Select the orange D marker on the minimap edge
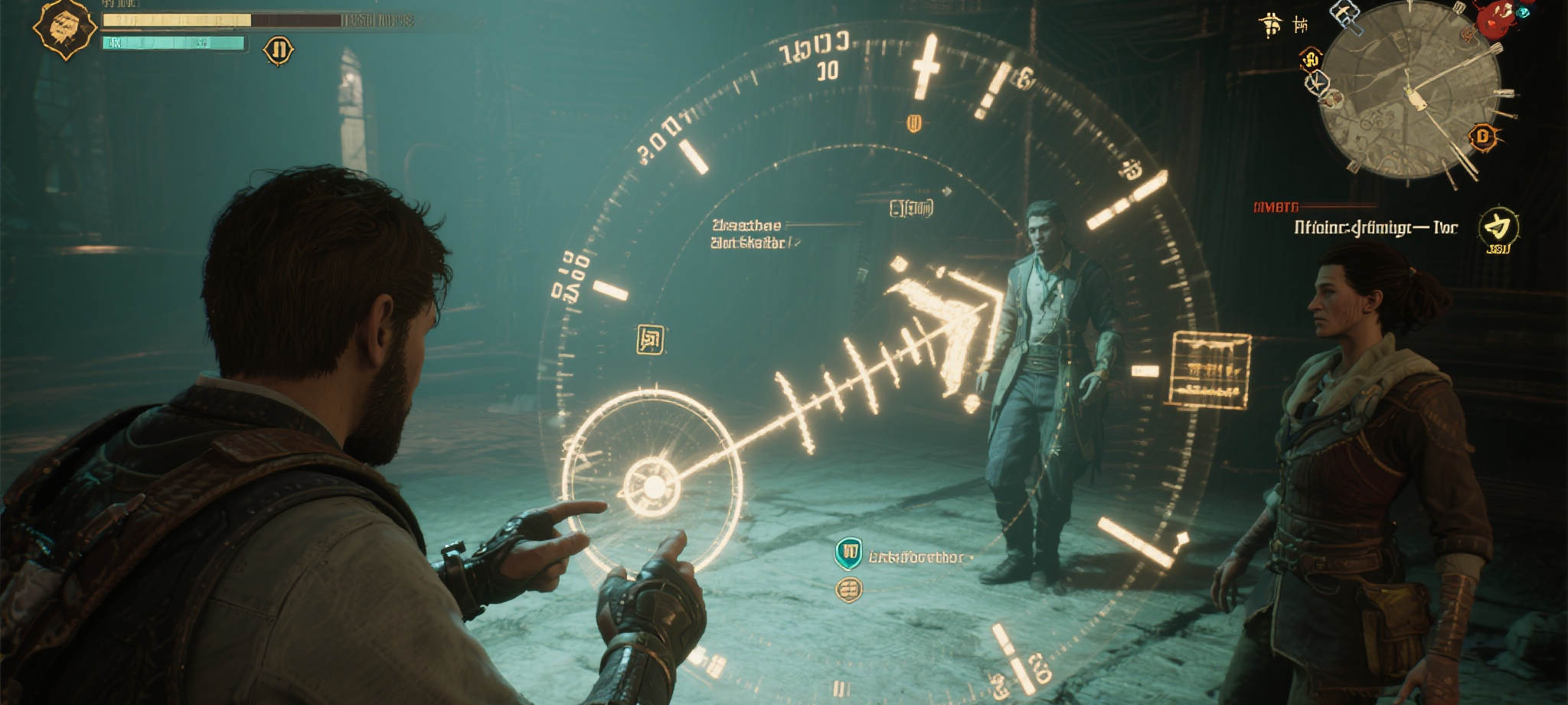 (1483, 137)
